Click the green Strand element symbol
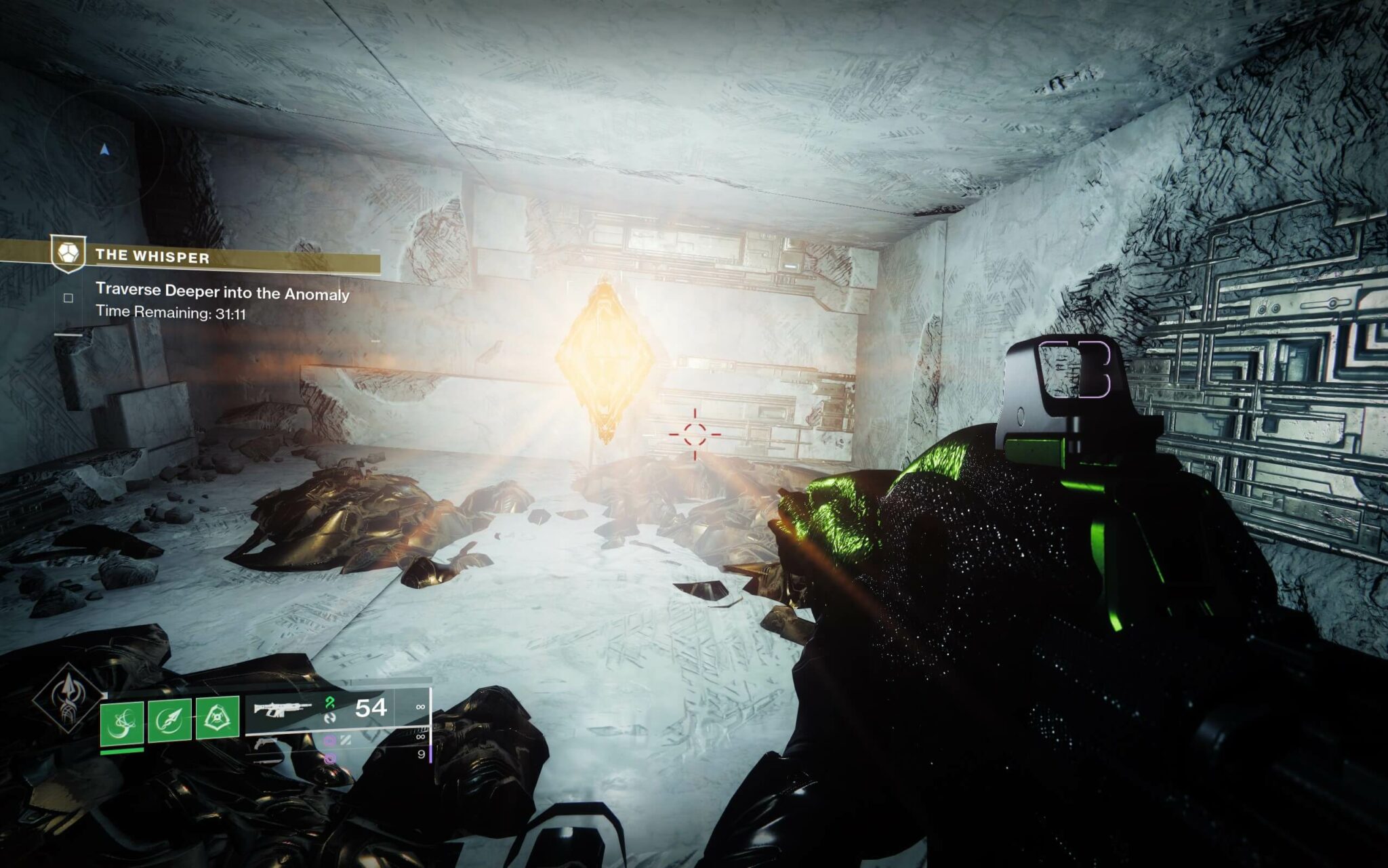Image resolution: width=1388 pixels, height=868 pixels. point(330,703)
